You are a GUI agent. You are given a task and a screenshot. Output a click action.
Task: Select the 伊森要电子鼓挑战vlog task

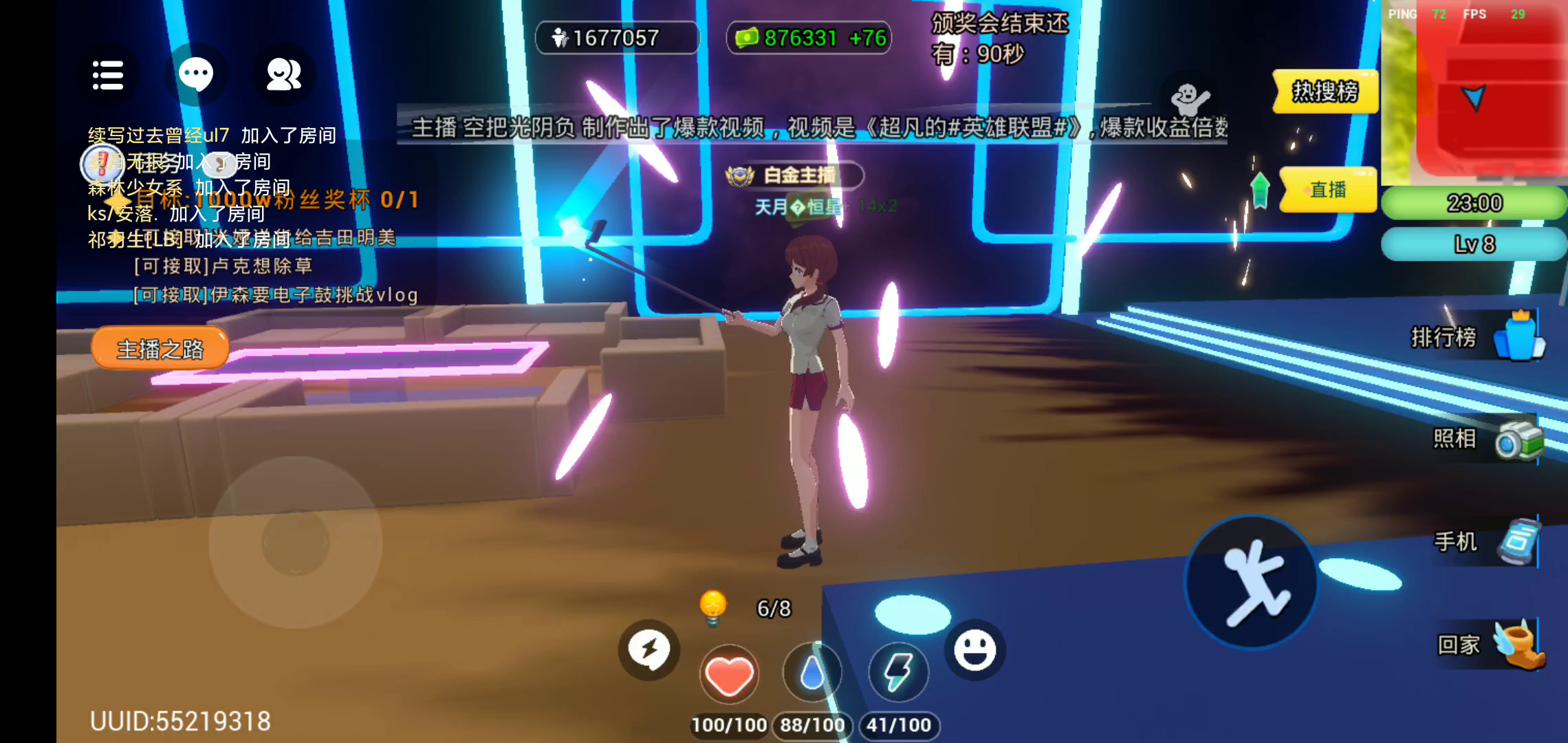[276, 295]
